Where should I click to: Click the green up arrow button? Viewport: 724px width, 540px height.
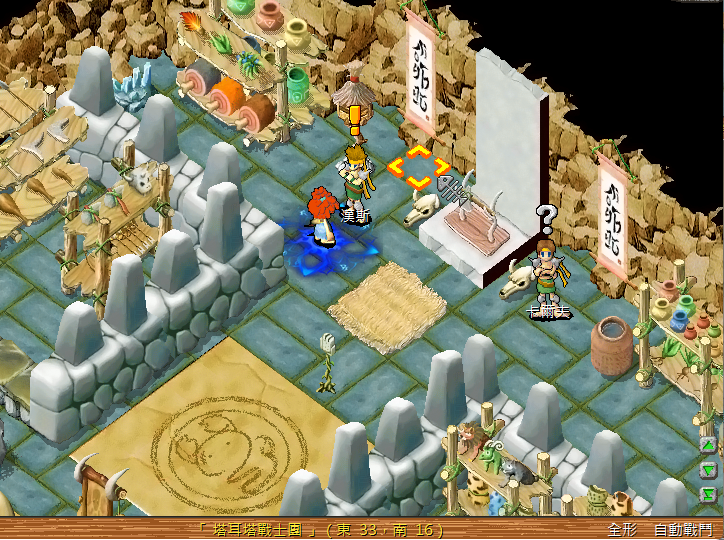[708, 445]
